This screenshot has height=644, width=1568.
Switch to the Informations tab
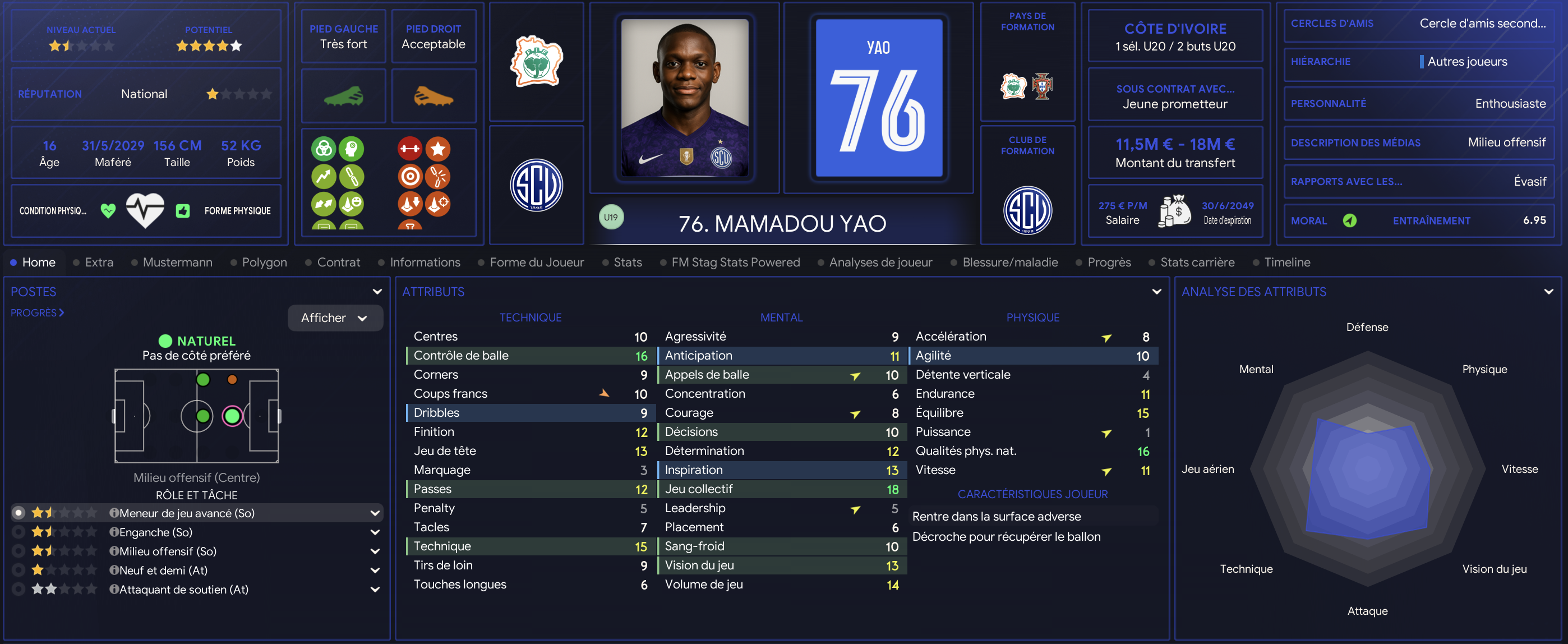(x=425, y=263)
